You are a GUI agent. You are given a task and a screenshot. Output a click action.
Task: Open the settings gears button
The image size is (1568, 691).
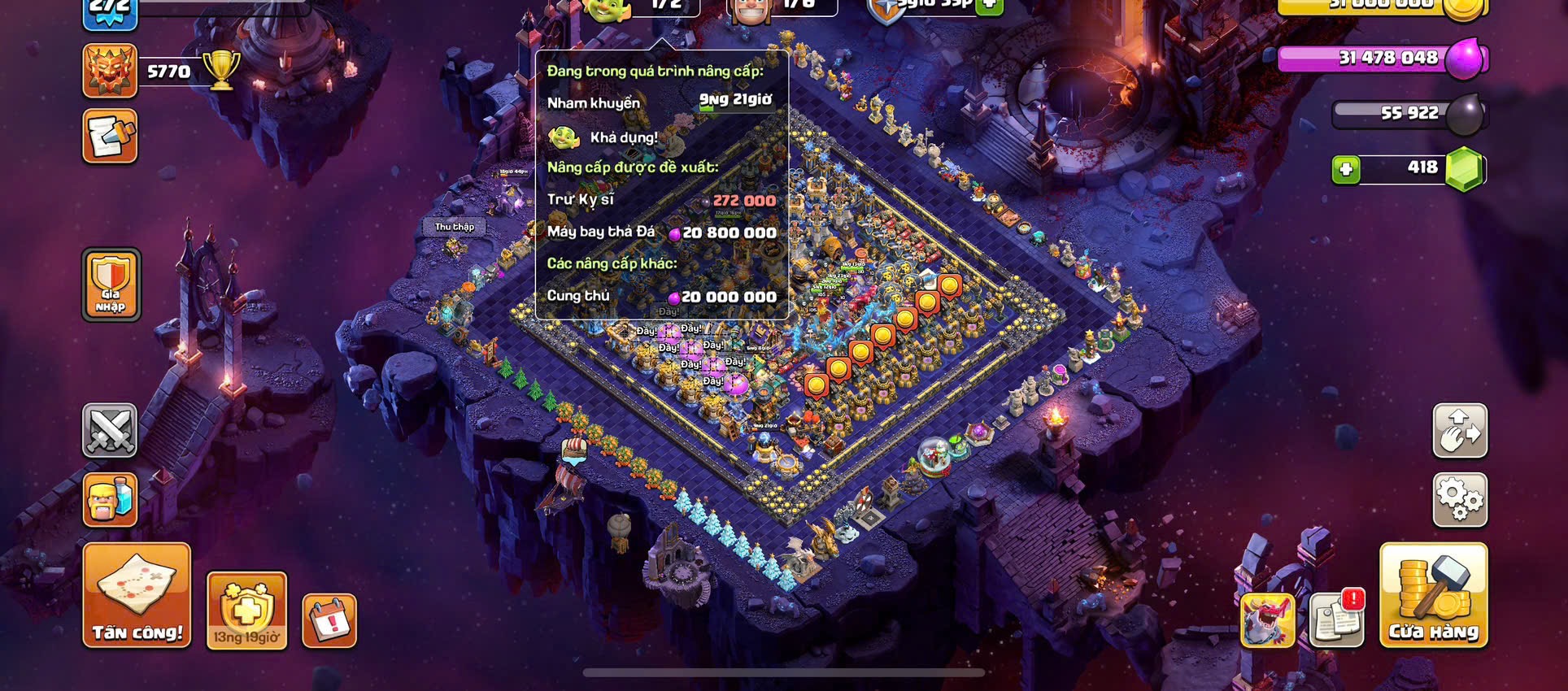(x=1460, y=499)
